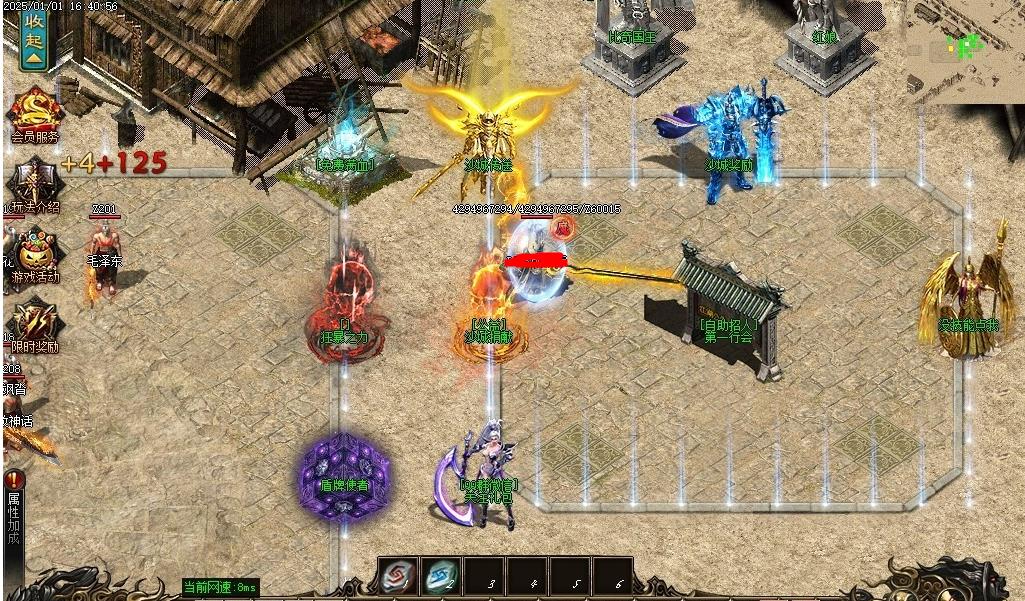Use the blue rune stone in hotbar slot 2
The image size is (1025, 601).
pos(441,577)
